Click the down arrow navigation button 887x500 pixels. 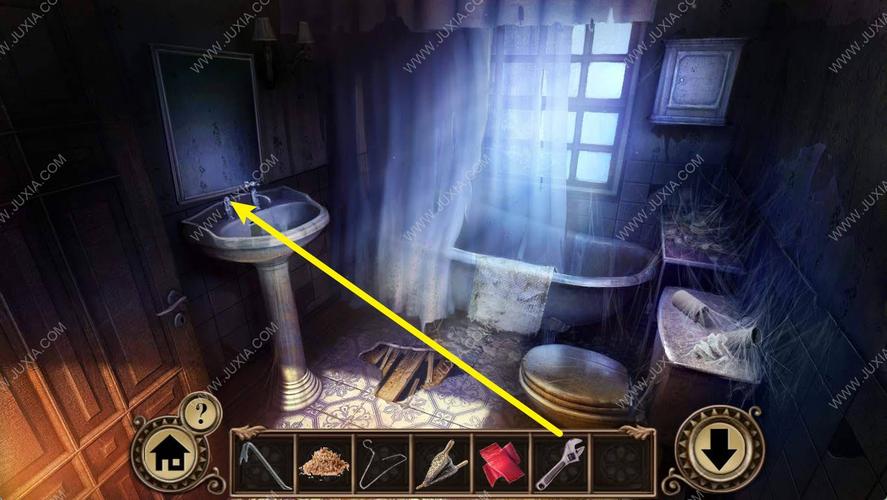[x=716, y=453]
